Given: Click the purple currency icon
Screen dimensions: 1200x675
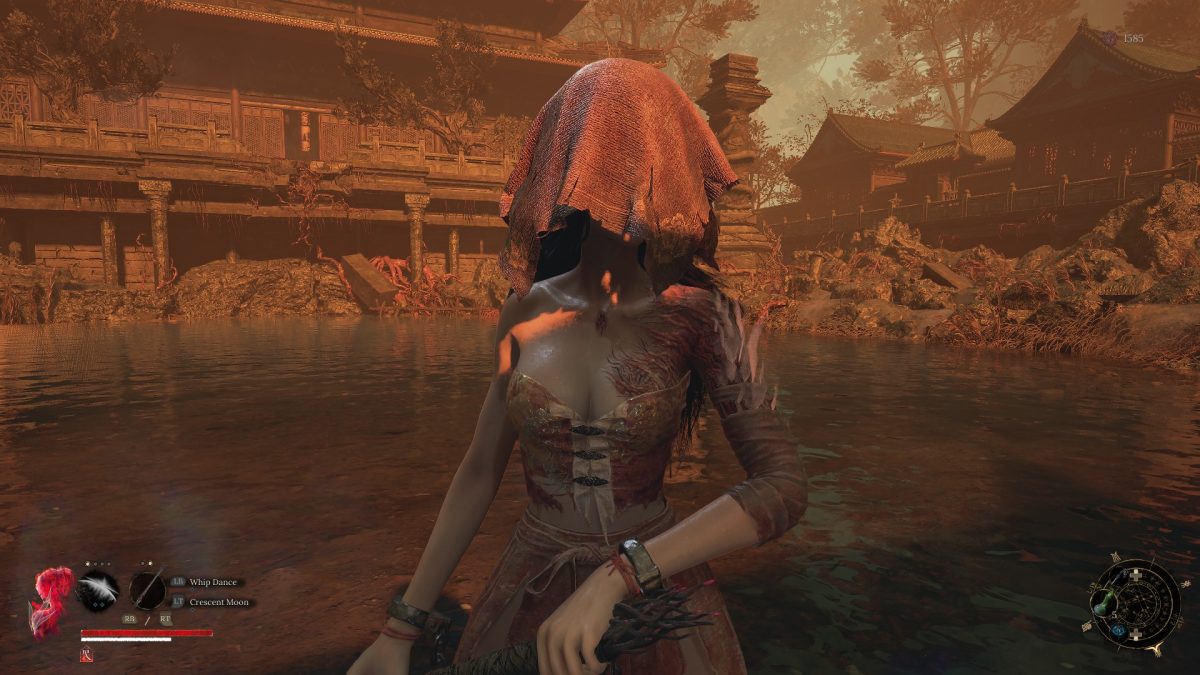Looking at the screenshot, I should point(1110,38).
